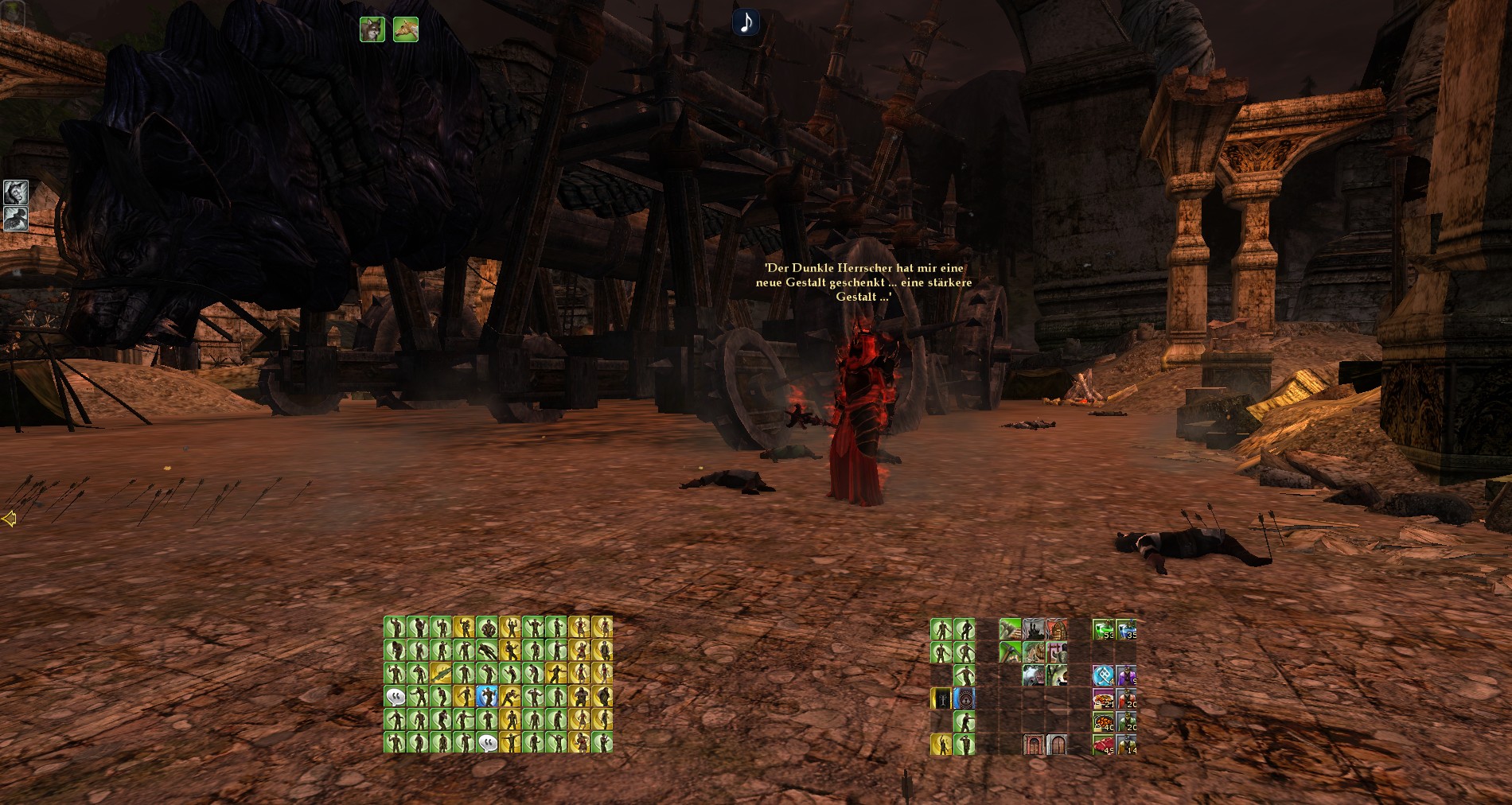Toggle the music note icon

[746, 22]
